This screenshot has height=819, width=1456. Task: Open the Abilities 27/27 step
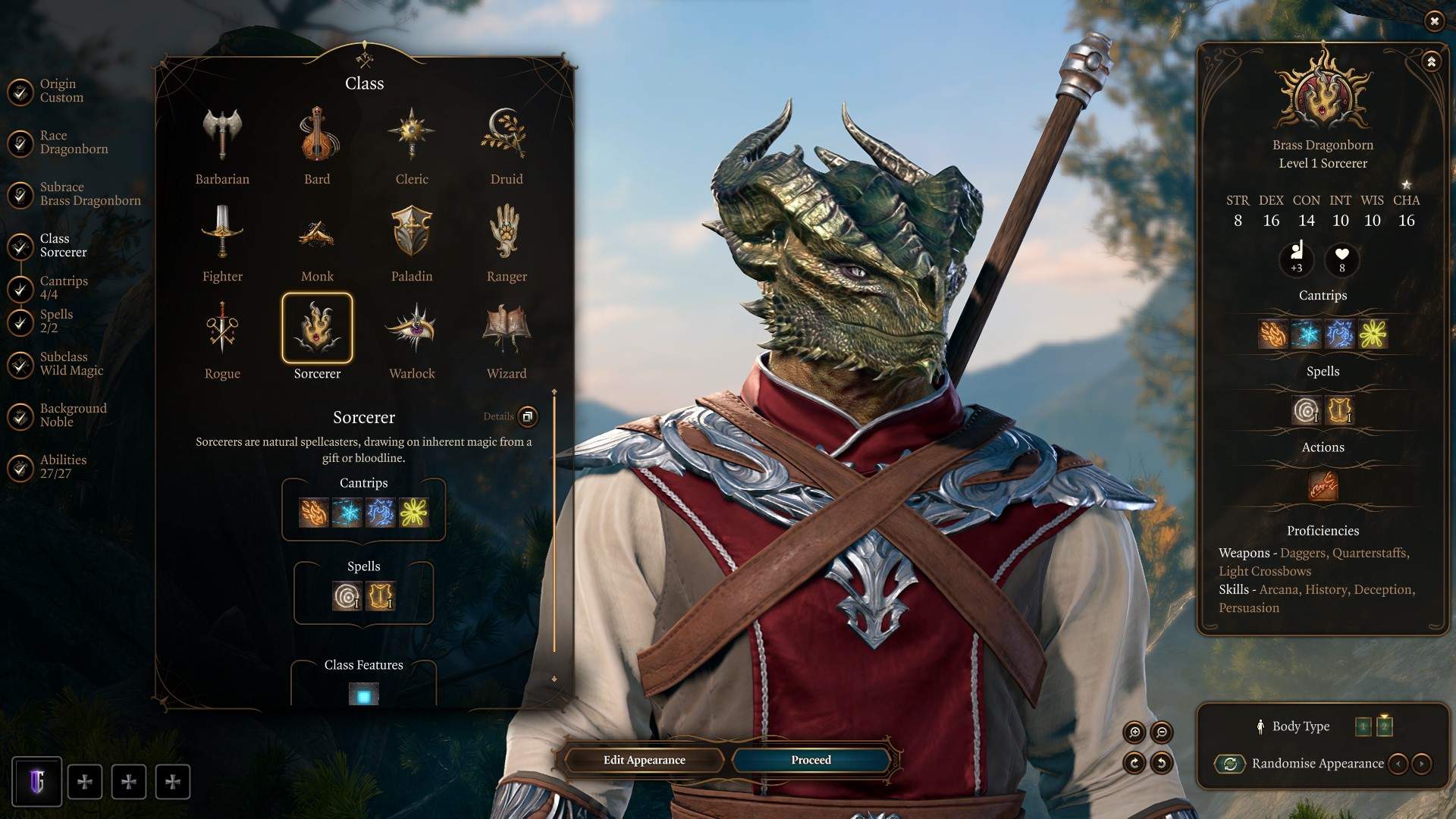pyautogui.click(x=63, y=467)
